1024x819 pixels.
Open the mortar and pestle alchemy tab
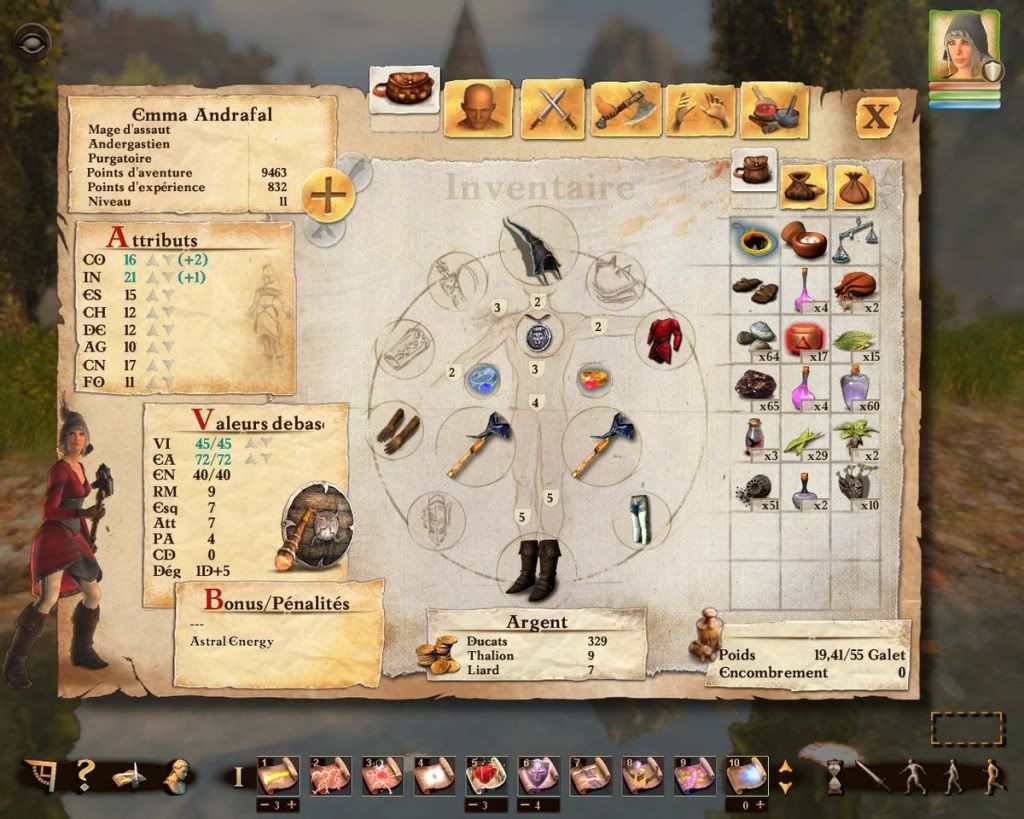[x=773, y=108]
